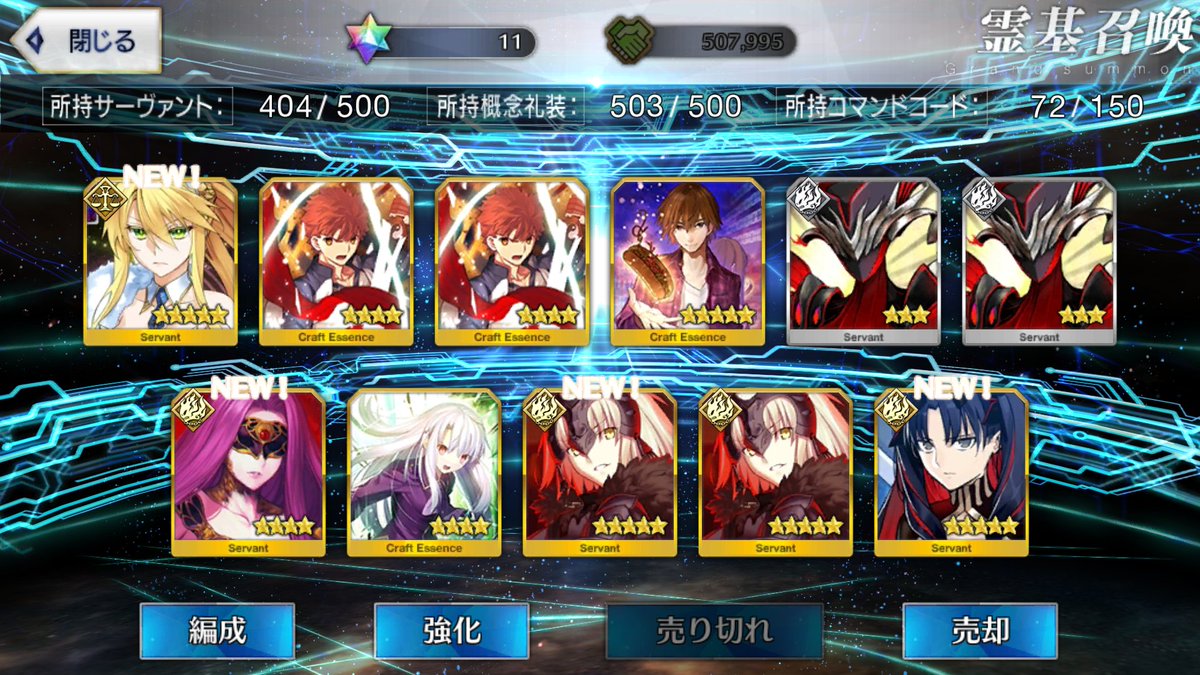This screenshot has width=1200, height=675.
Task: Select the new blonde green-eyed five-star servant card
Action: point(161,262)
